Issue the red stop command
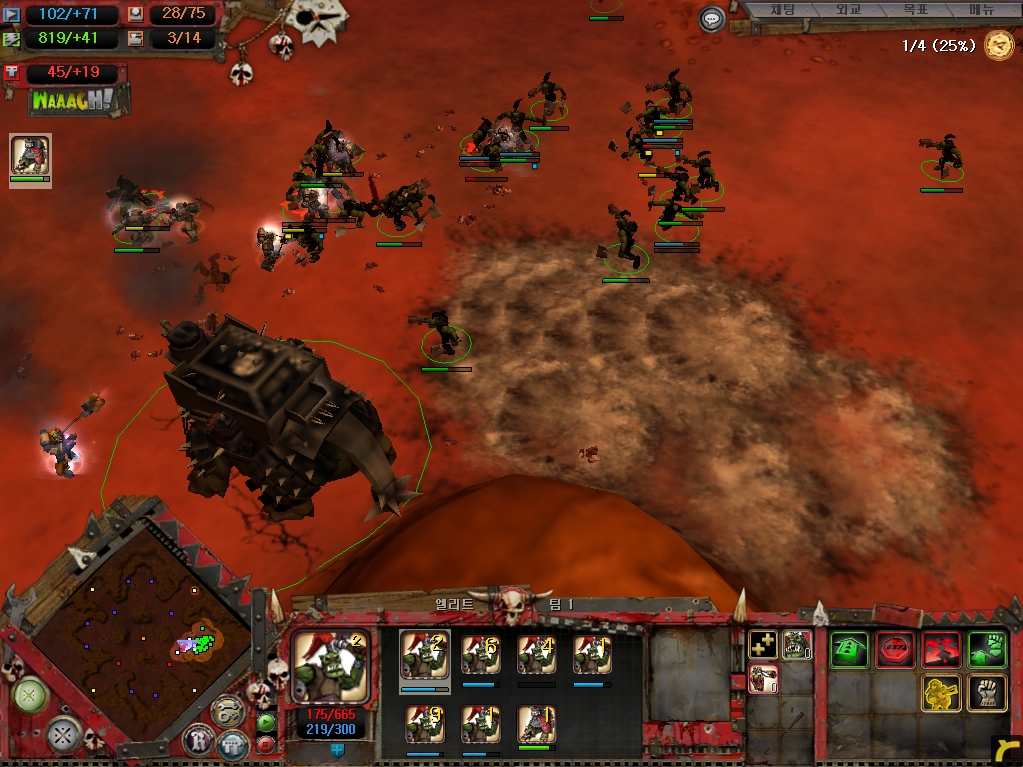 pyautogui.click(x=895, y=650)
